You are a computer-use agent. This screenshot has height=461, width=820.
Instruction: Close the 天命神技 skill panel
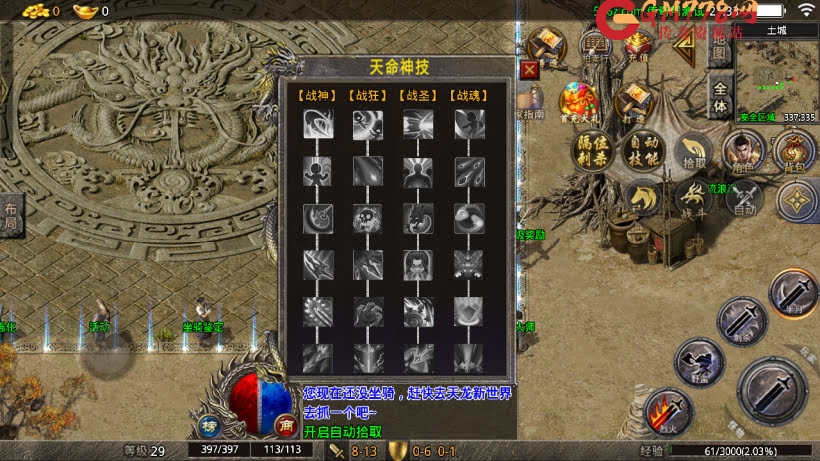[530, 70]
